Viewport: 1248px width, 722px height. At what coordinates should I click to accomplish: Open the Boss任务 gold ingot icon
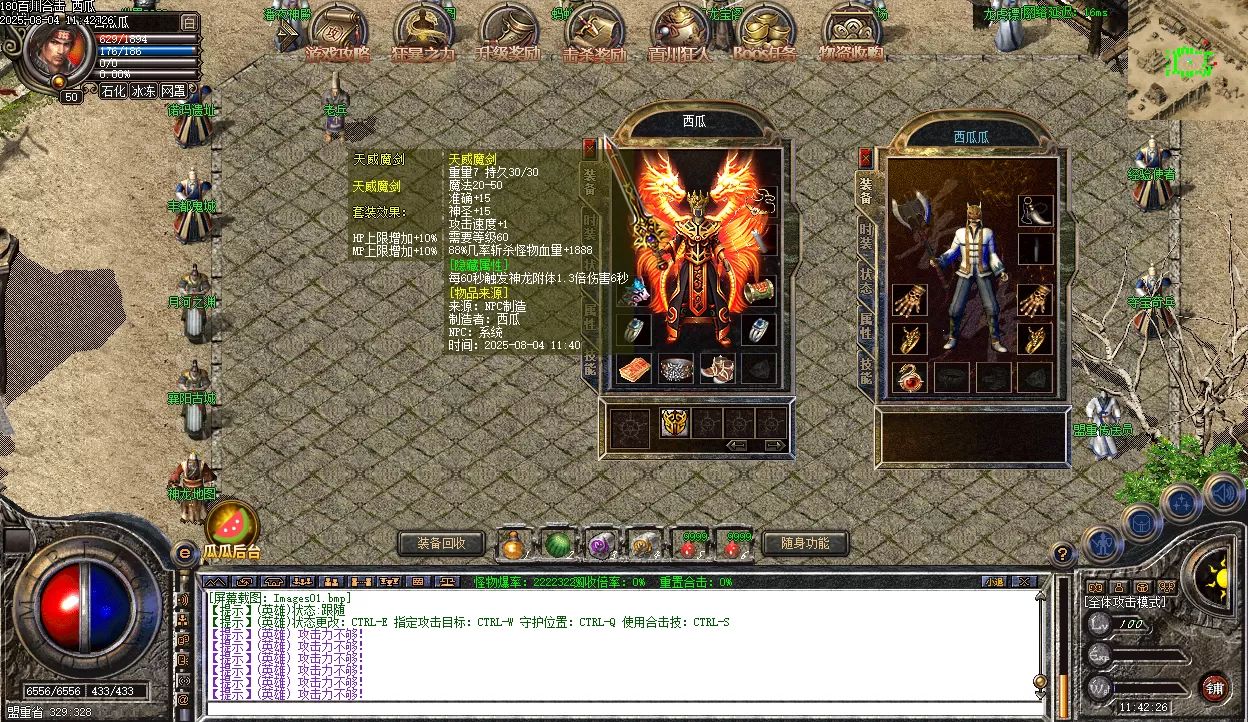coord(765,37)
